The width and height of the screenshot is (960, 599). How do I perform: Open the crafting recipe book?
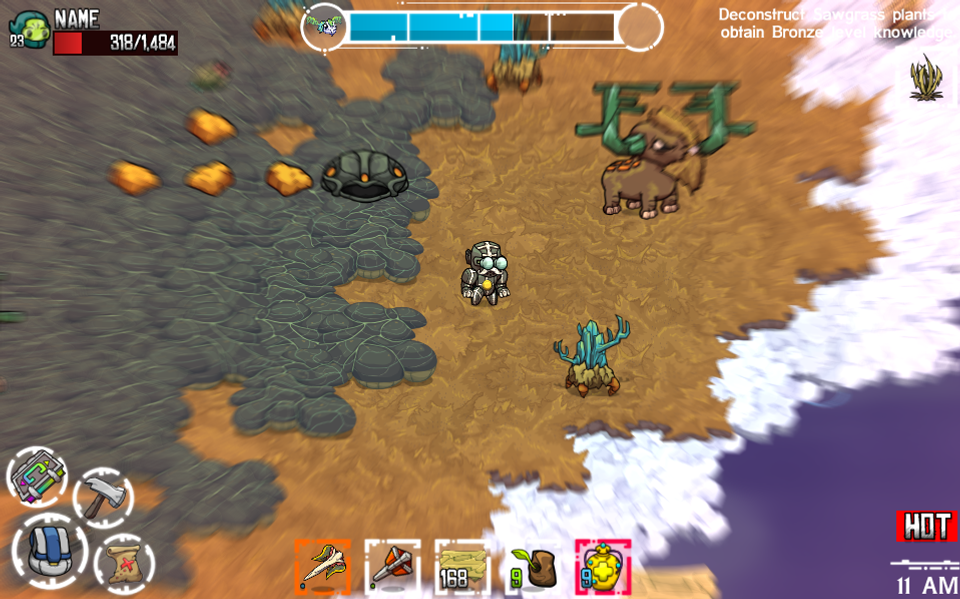tap(37, 478)
